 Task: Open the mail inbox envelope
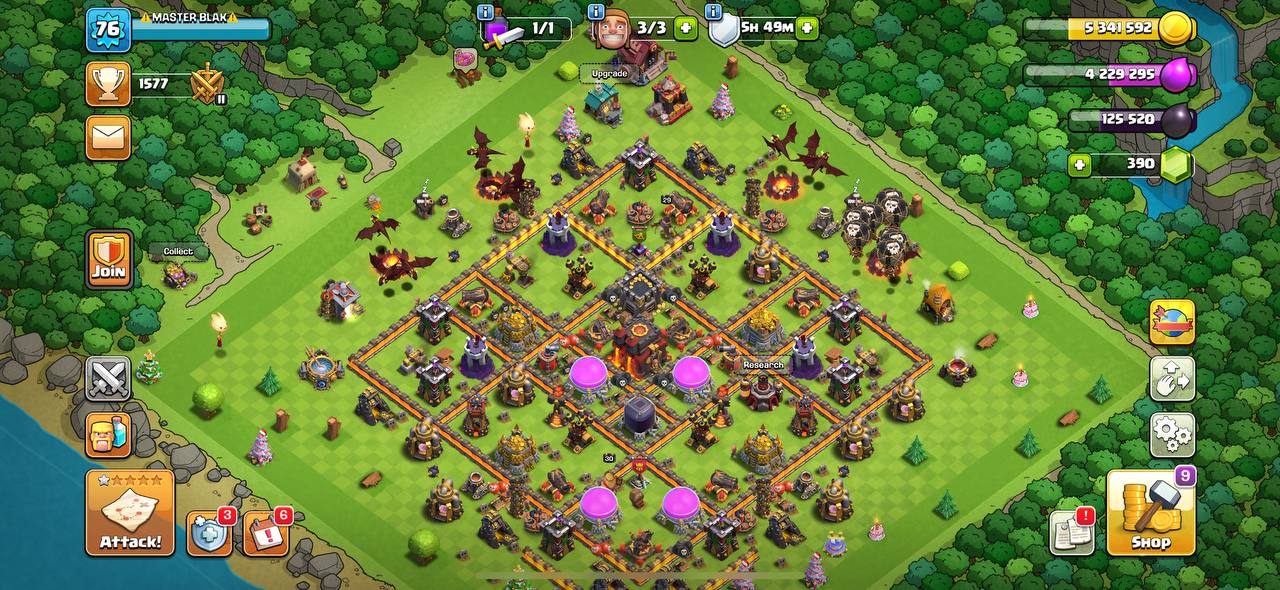click(x=108, y=137)
